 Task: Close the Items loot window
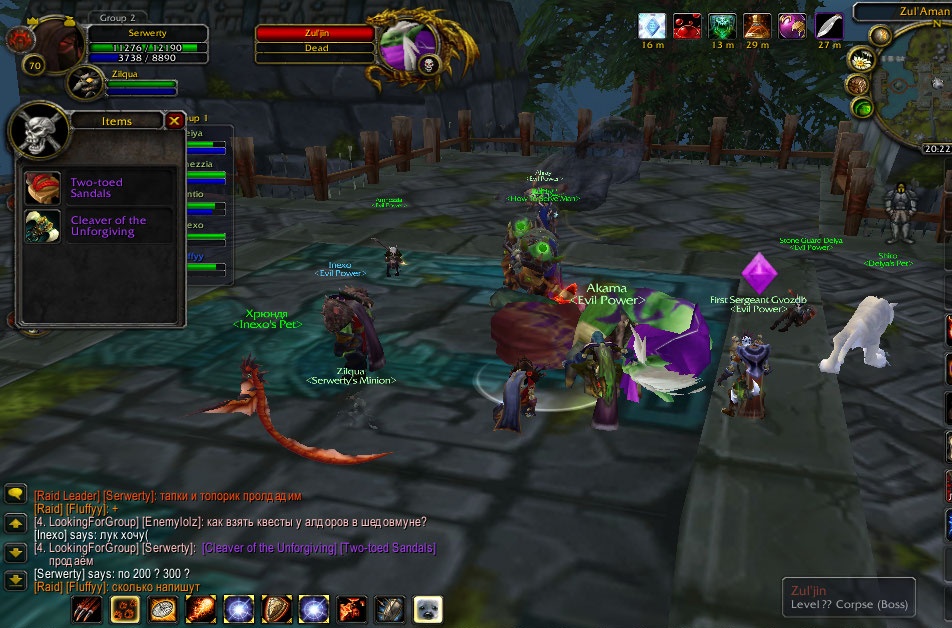point(175,121)
